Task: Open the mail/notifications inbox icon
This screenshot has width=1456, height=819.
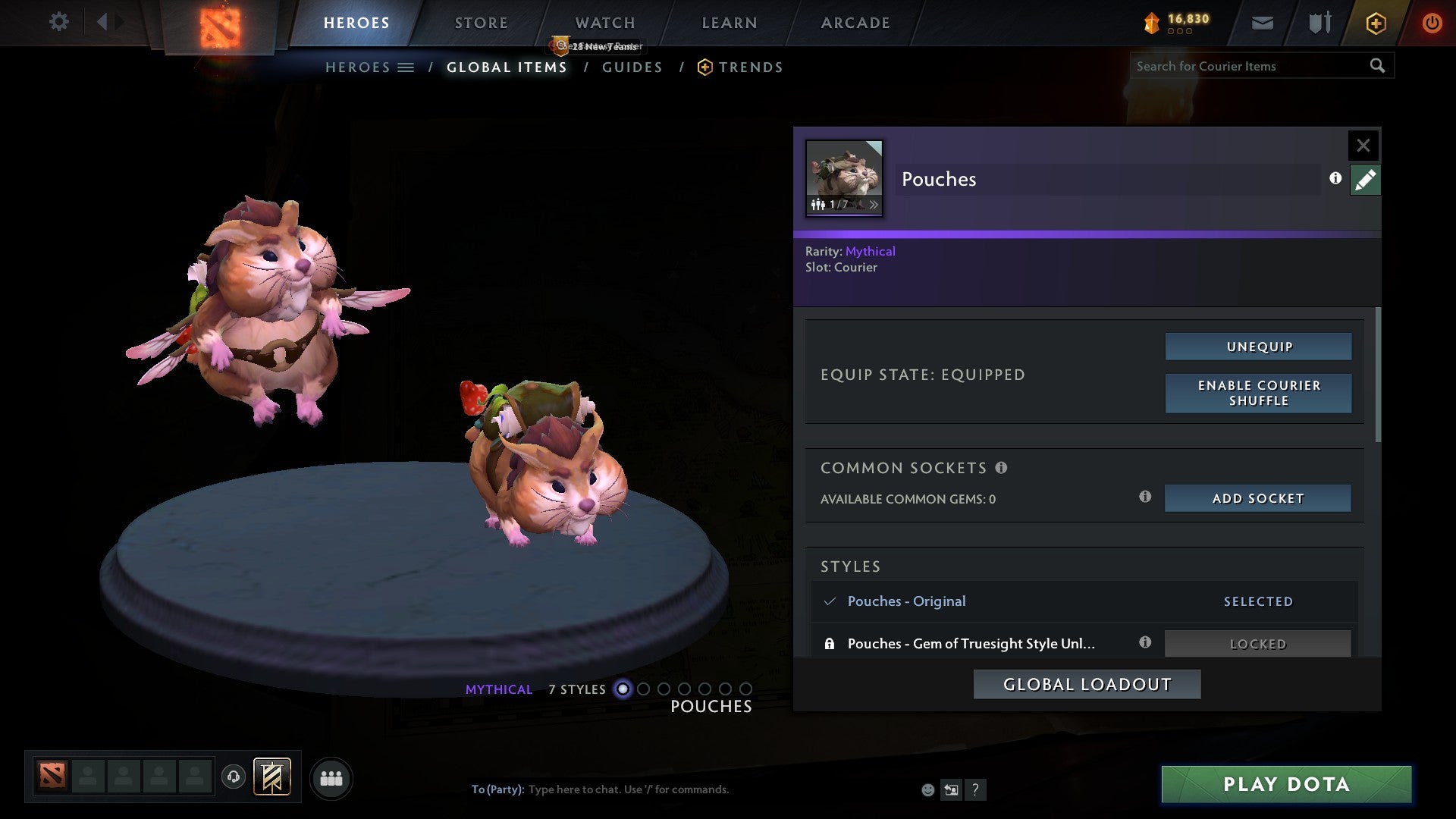Action: click(x=1262, y=22)
